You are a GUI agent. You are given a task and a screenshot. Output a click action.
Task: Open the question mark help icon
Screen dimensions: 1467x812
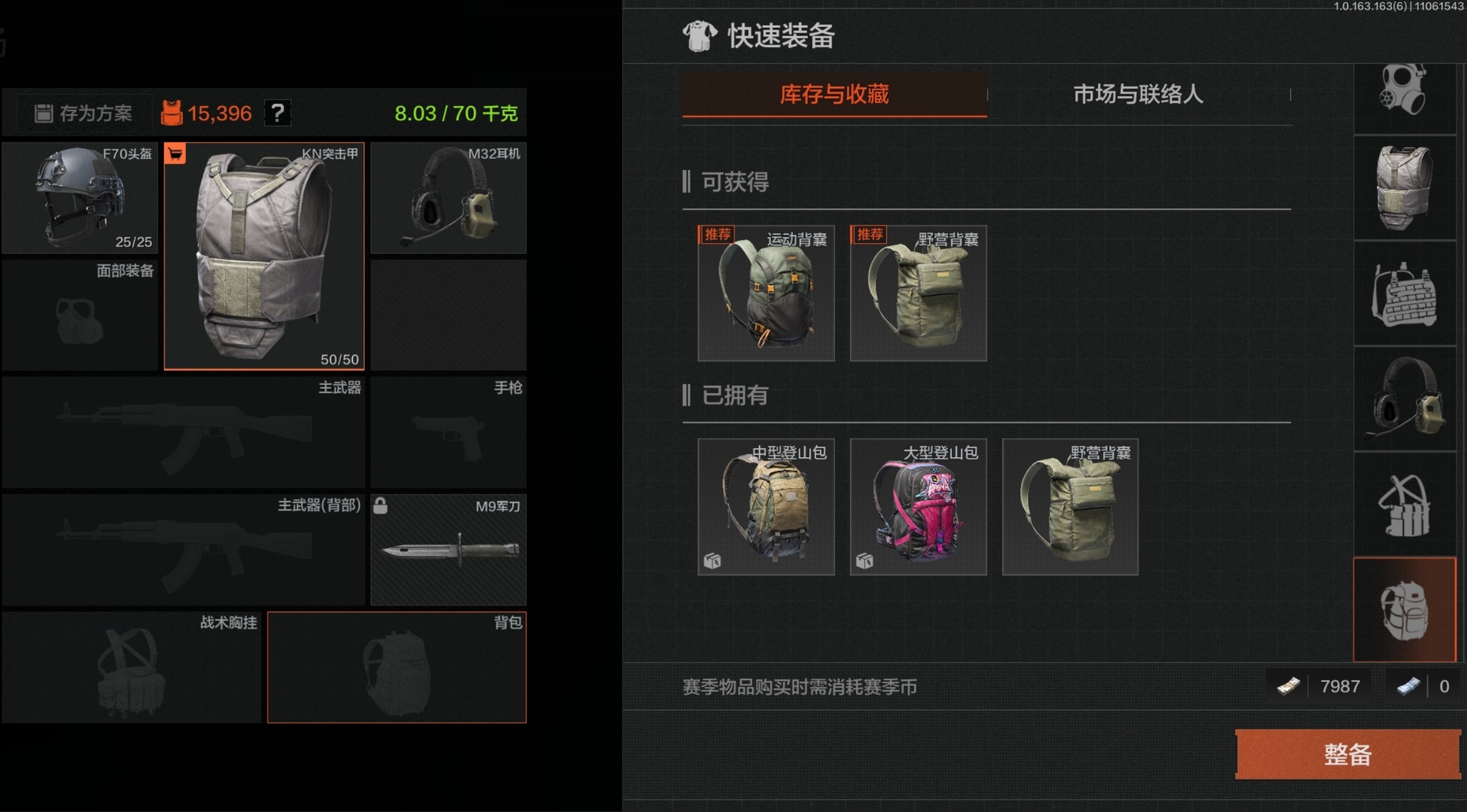tap(278, 113)
